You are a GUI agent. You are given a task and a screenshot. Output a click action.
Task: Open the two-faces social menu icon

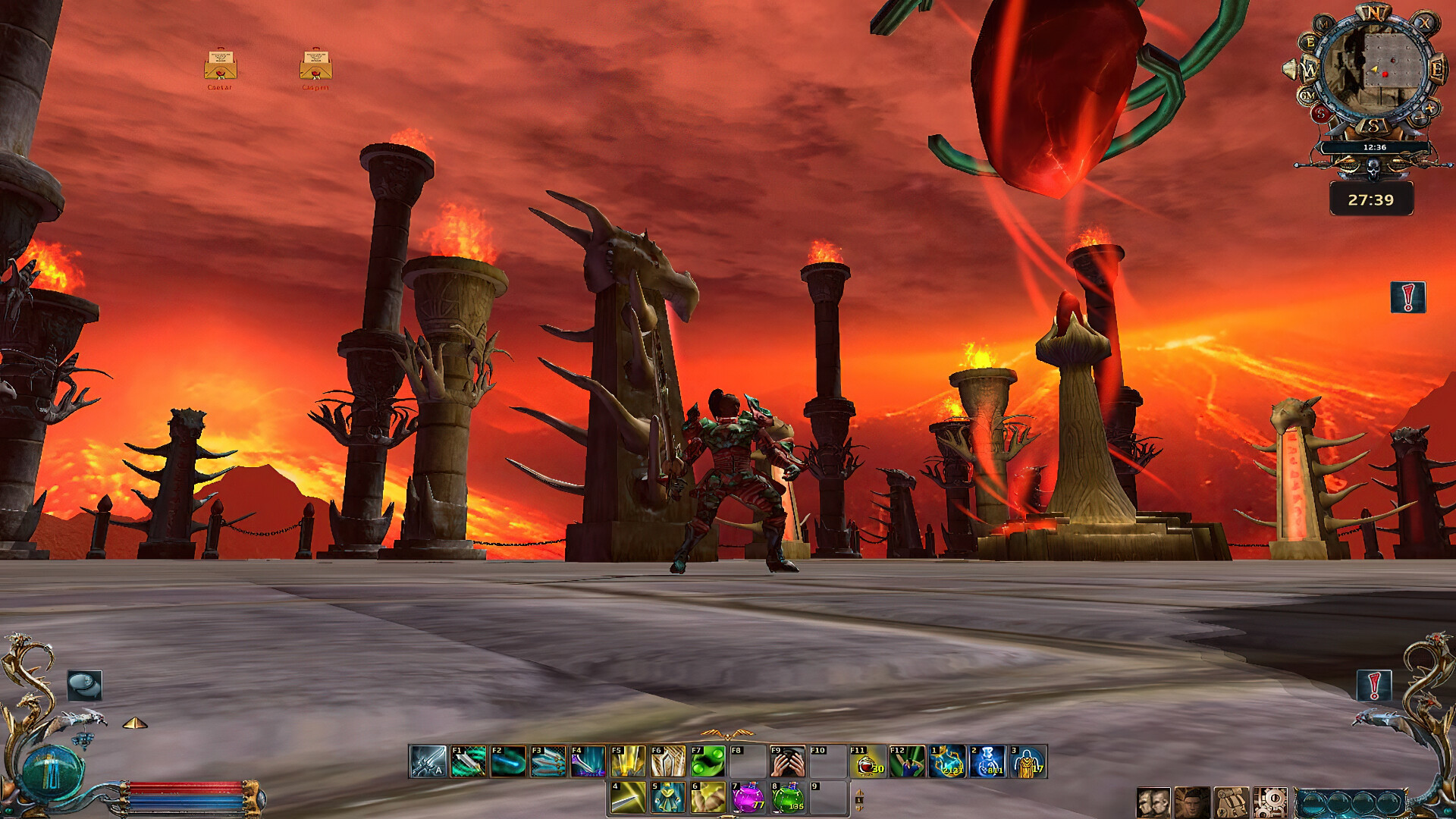(1153, 802)
